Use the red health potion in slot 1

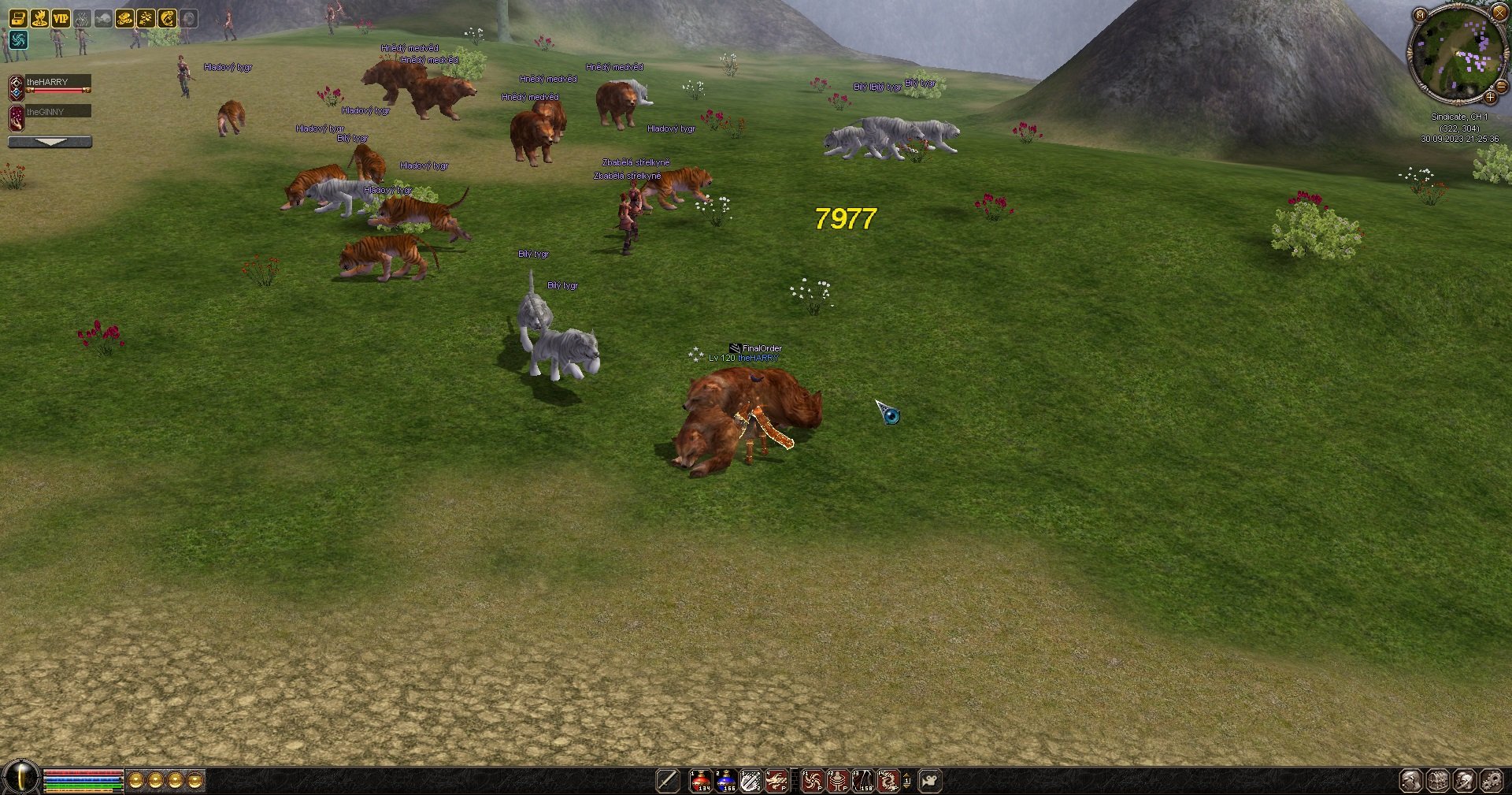pos(700,780)
